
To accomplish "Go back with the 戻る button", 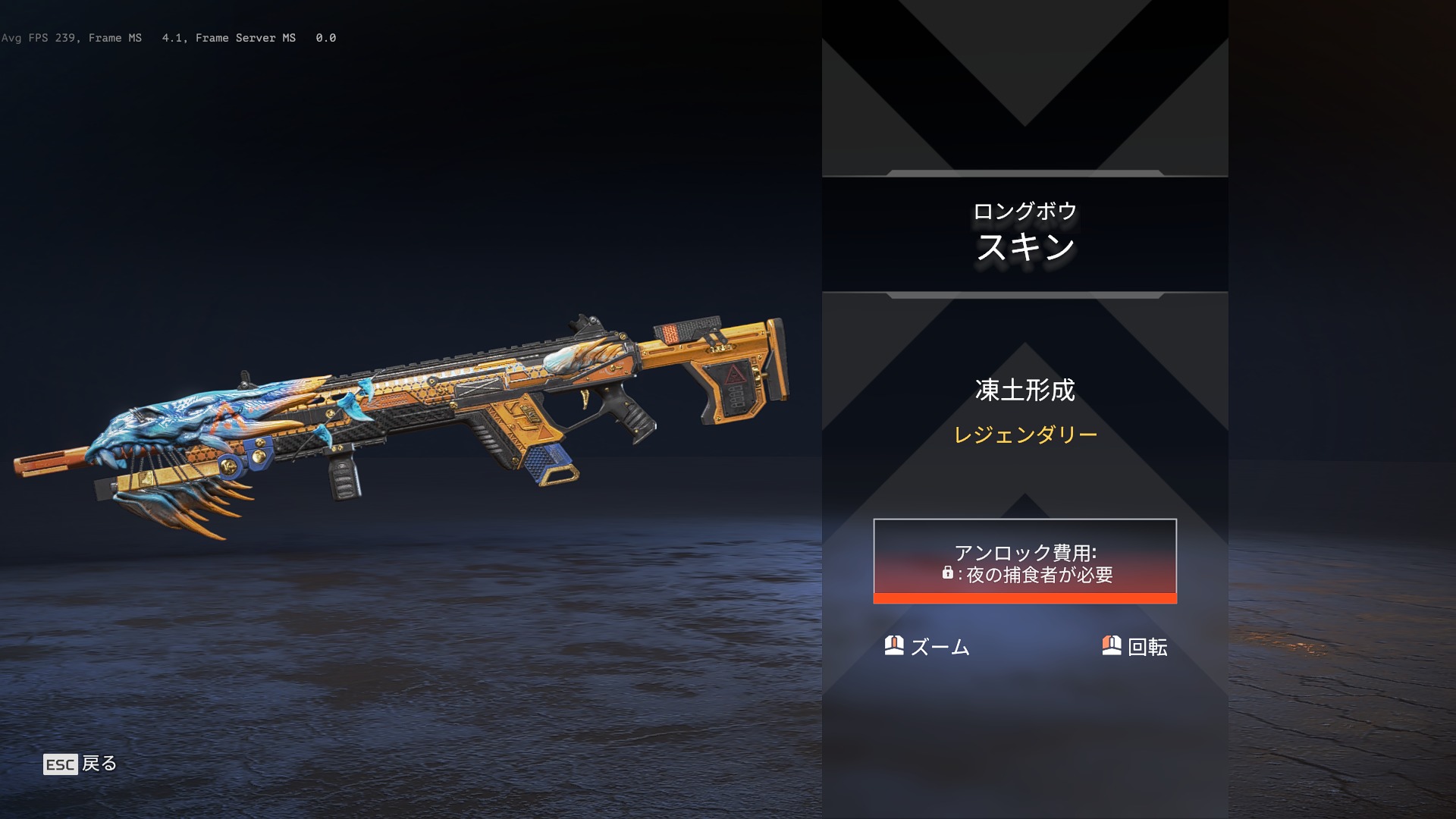I will [80, 764].
